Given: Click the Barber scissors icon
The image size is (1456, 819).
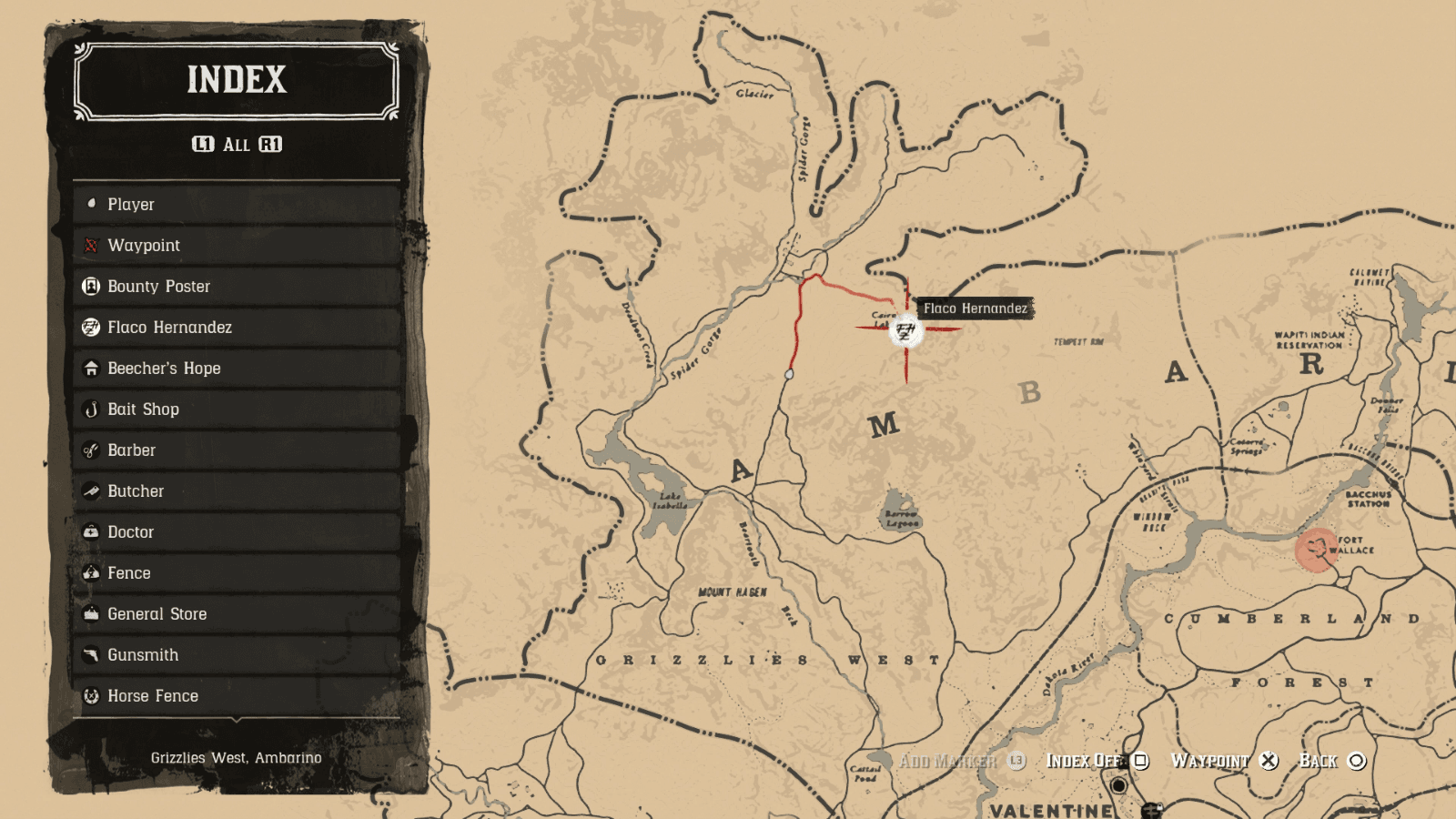Looking at the screenshot, I should pos(90,450).
